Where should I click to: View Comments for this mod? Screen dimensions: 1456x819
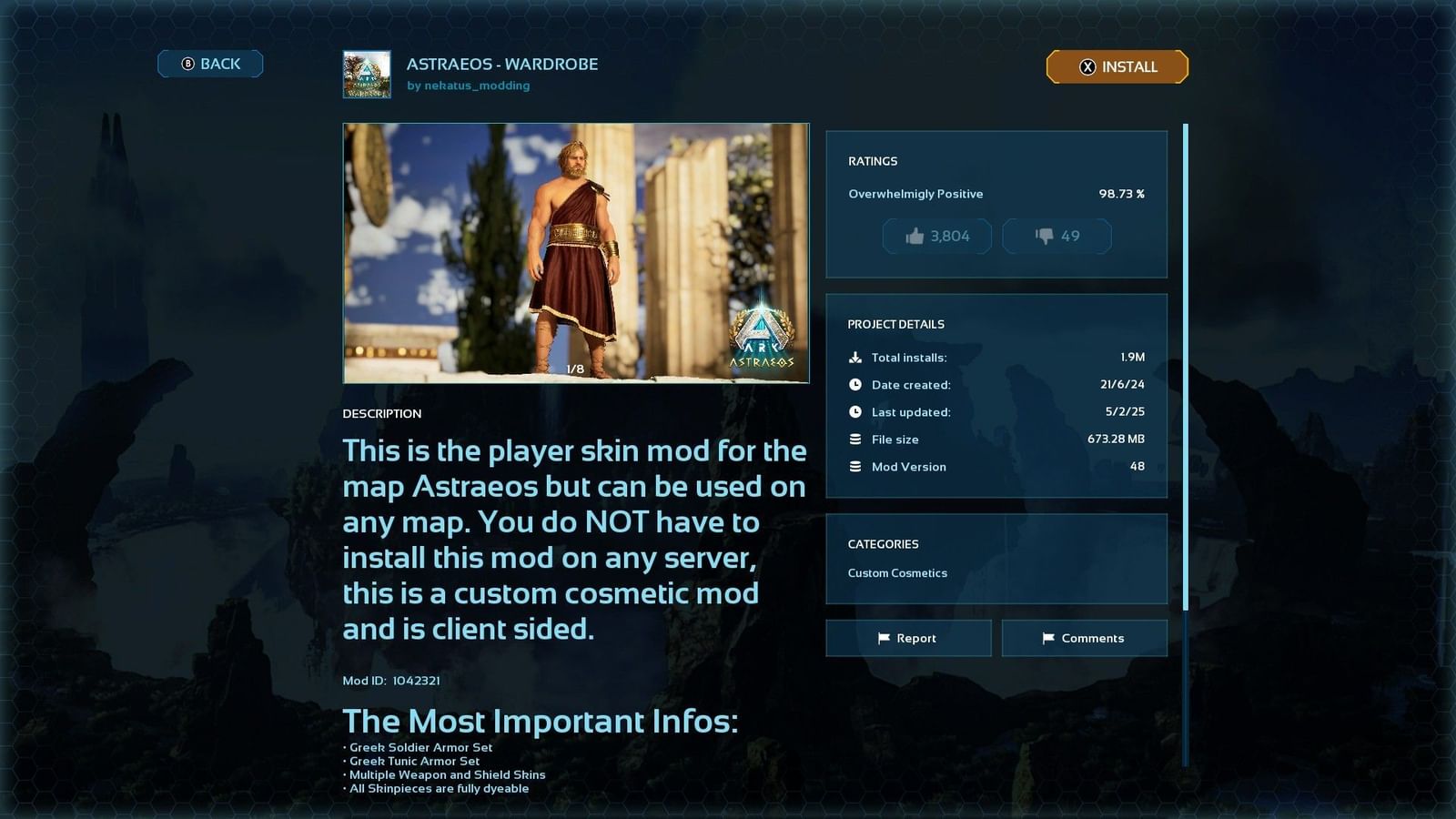(1085, 638)
